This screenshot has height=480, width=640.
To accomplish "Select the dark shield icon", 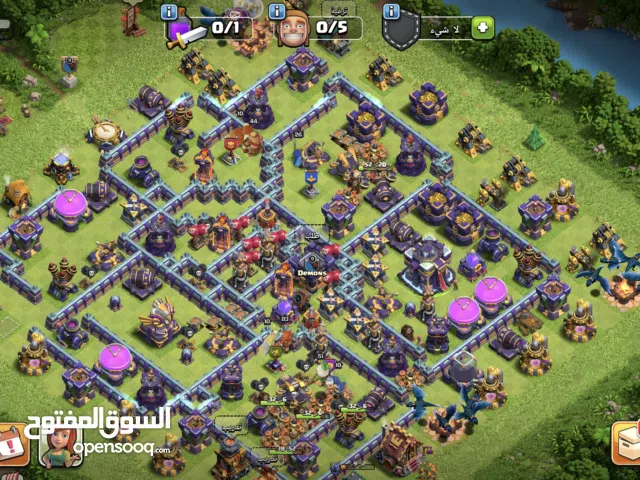I will click(x=398, y=31).
